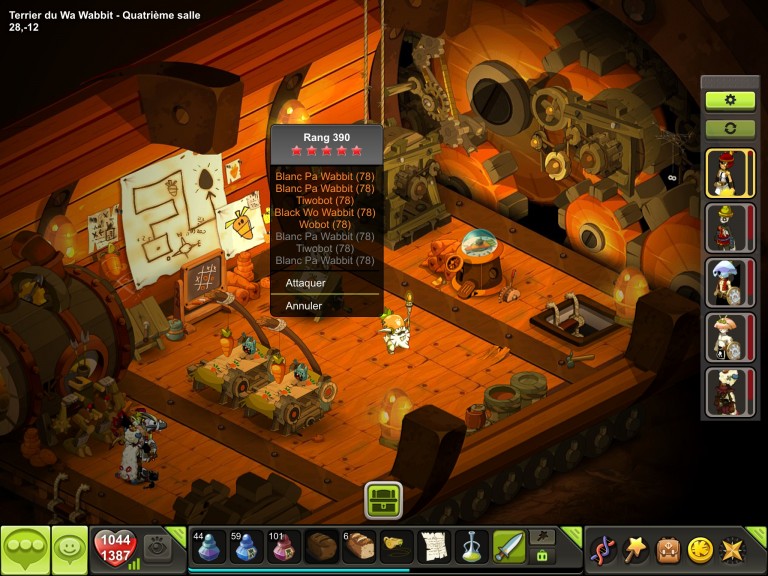Viewport: 768px width, 576px height.
Task: Open the green gear settings button
Action: click(730, 100)
